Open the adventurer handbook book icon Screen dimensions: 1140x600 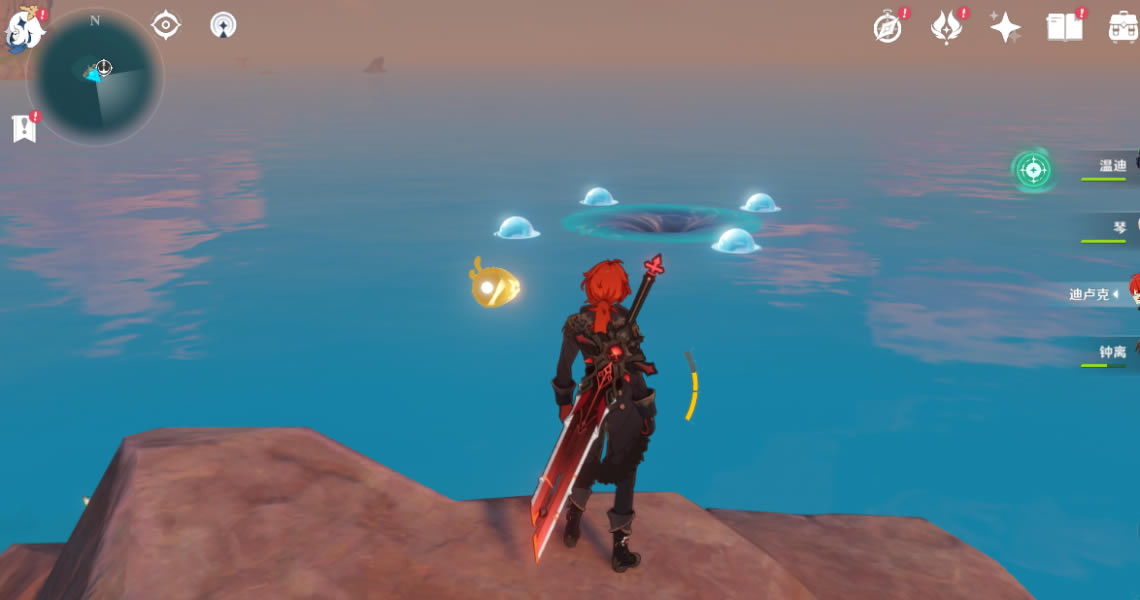[x=1064, y=27]
